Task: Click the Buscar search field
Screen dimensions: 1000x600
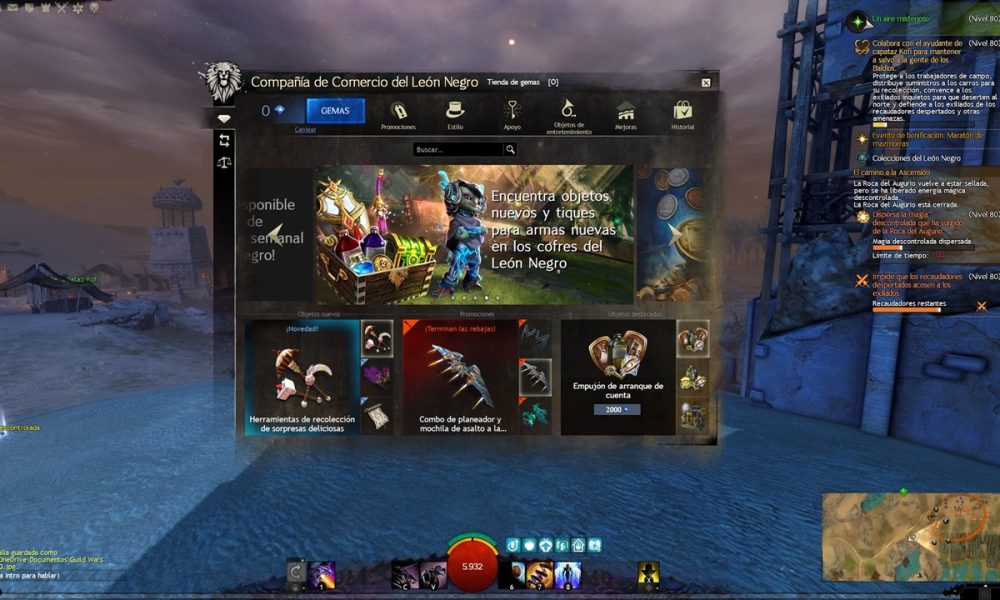Action: pyautogui.click(x=458, y=149)
